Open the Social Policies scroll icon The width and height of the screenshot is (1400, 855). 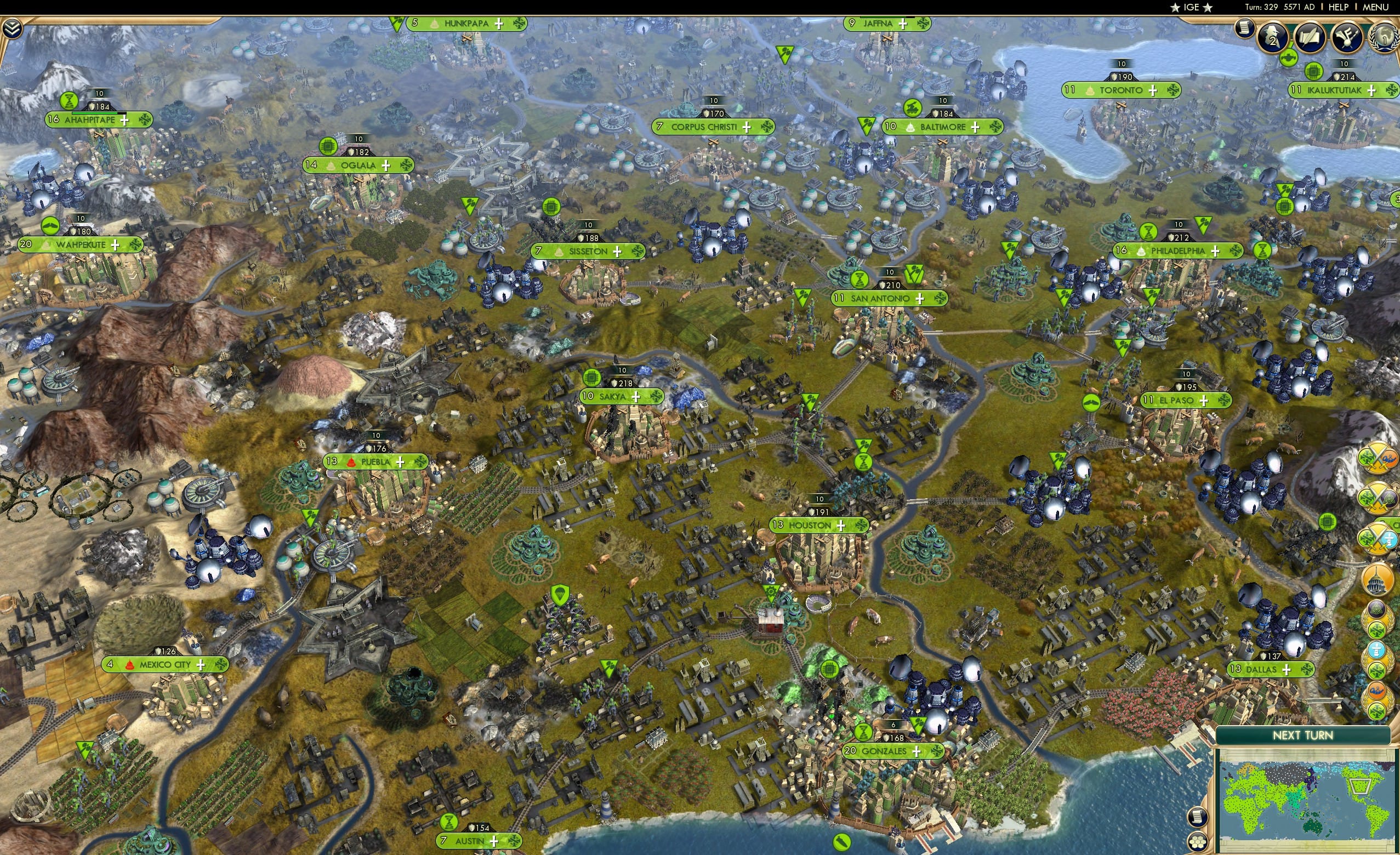[1311, 37]
